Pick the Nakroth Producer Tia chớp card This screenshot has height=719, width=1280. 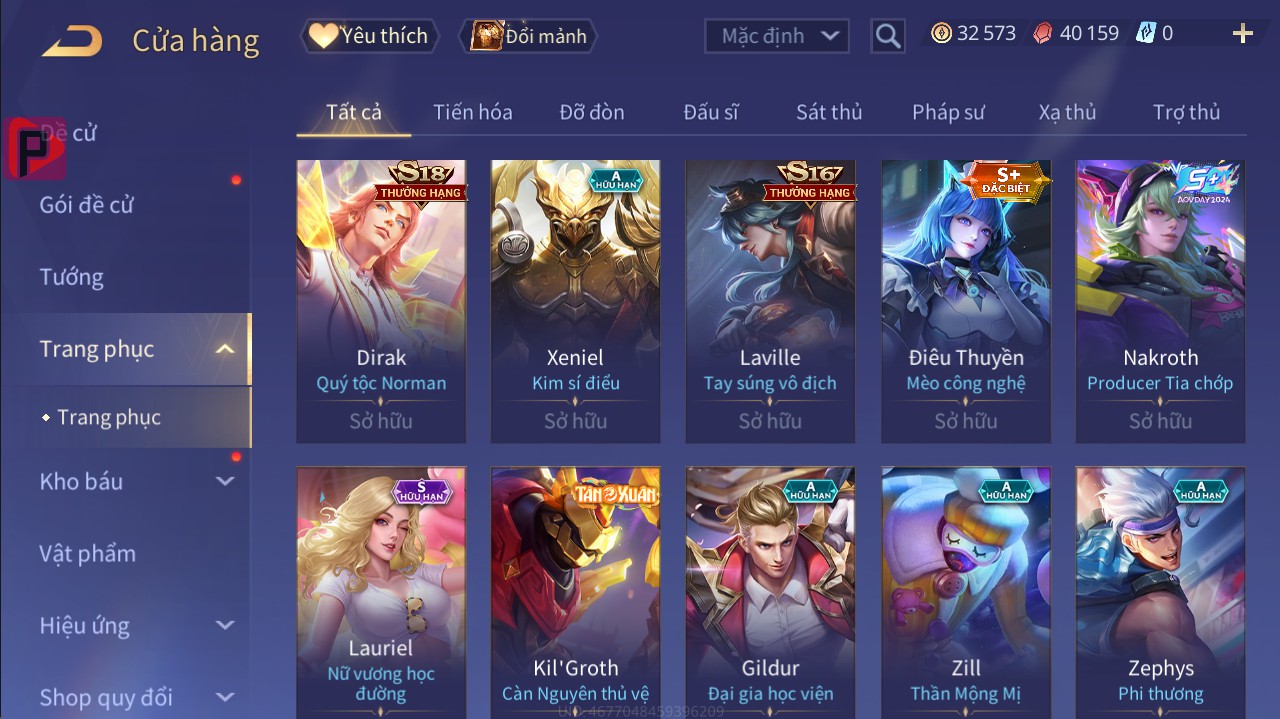(x=1160, y=300)
